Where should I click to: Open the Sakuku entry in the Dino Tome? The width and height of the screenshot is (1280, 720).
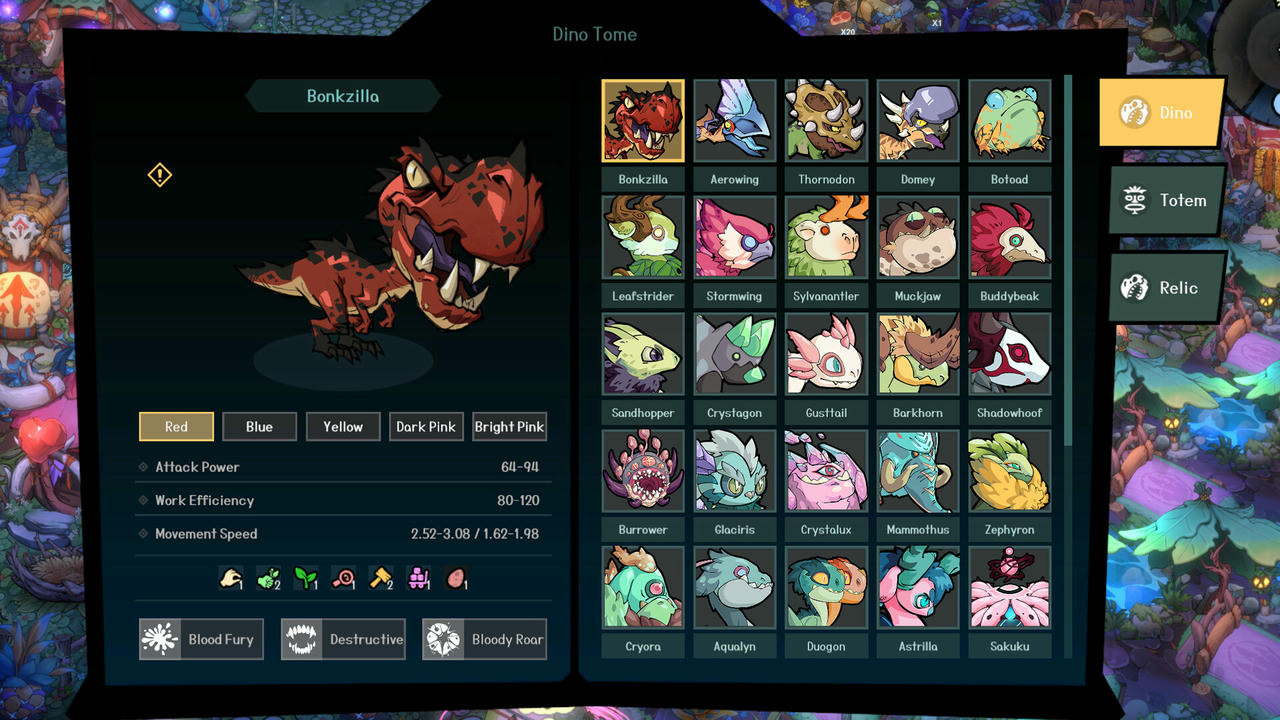pos(1009,587)
